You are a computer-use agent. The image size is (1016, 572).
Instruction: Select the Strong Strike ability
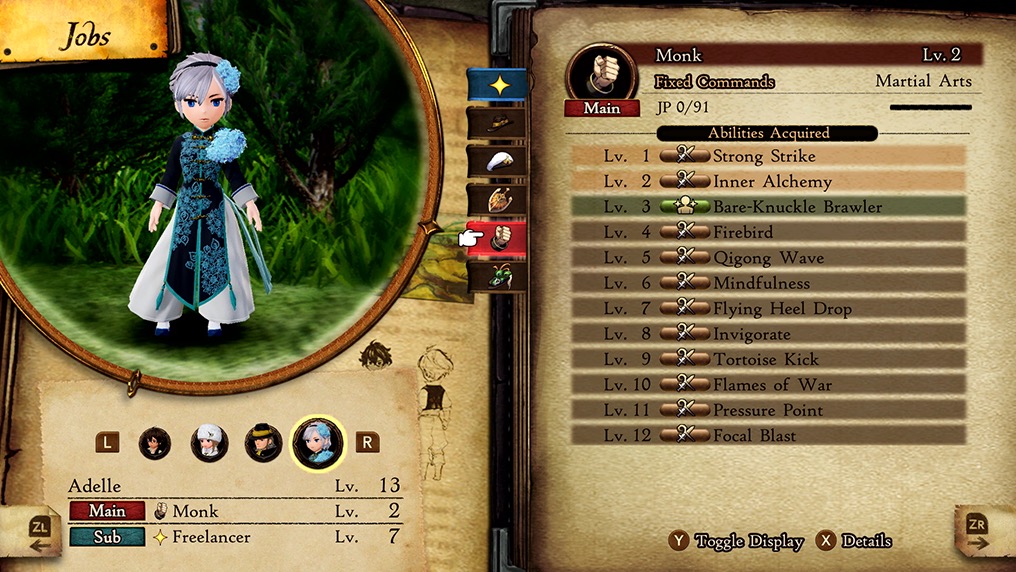(x=768, y=156)
